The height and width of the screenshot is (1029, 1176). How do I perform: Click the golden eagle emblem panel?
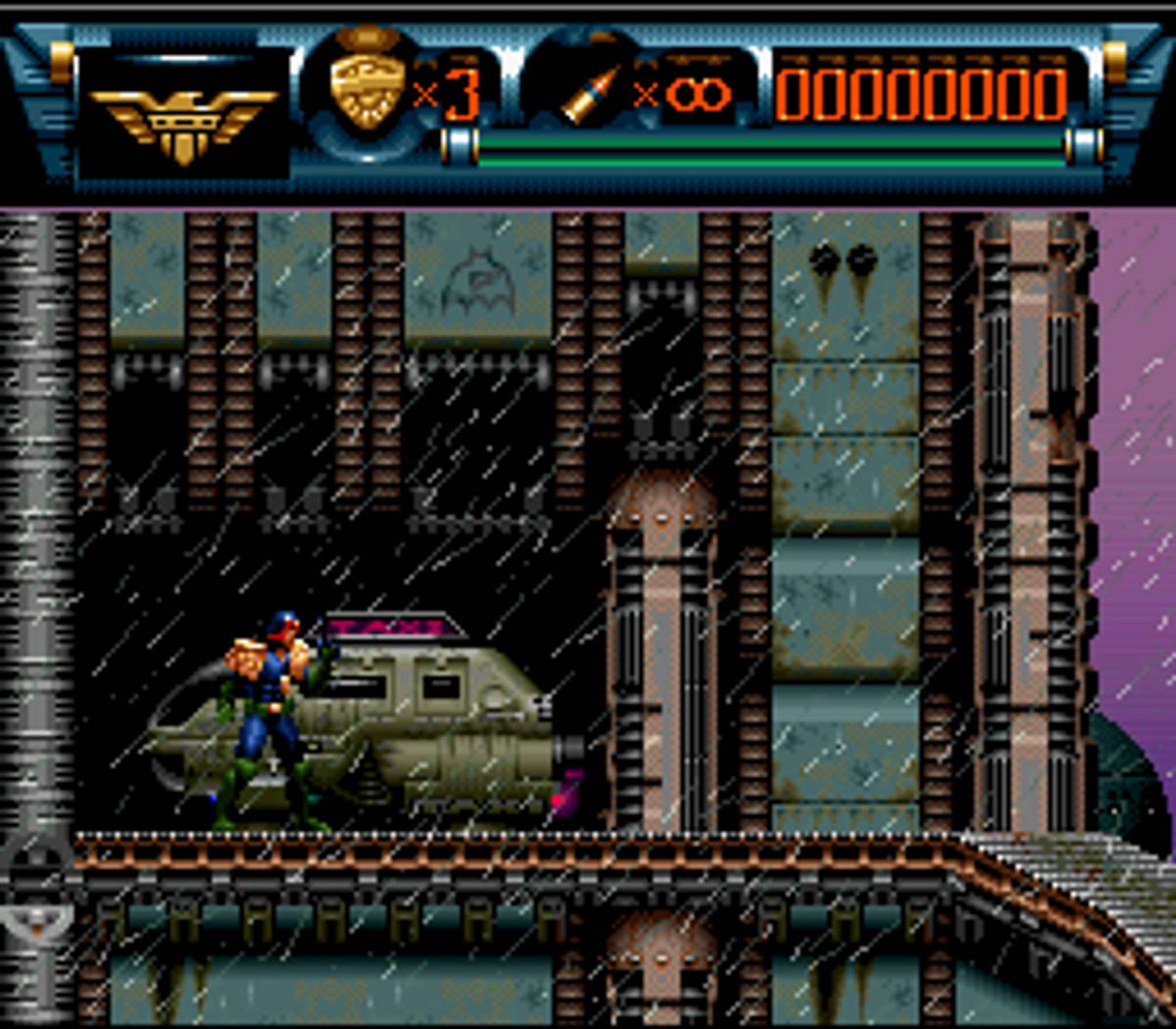[184, 120]
